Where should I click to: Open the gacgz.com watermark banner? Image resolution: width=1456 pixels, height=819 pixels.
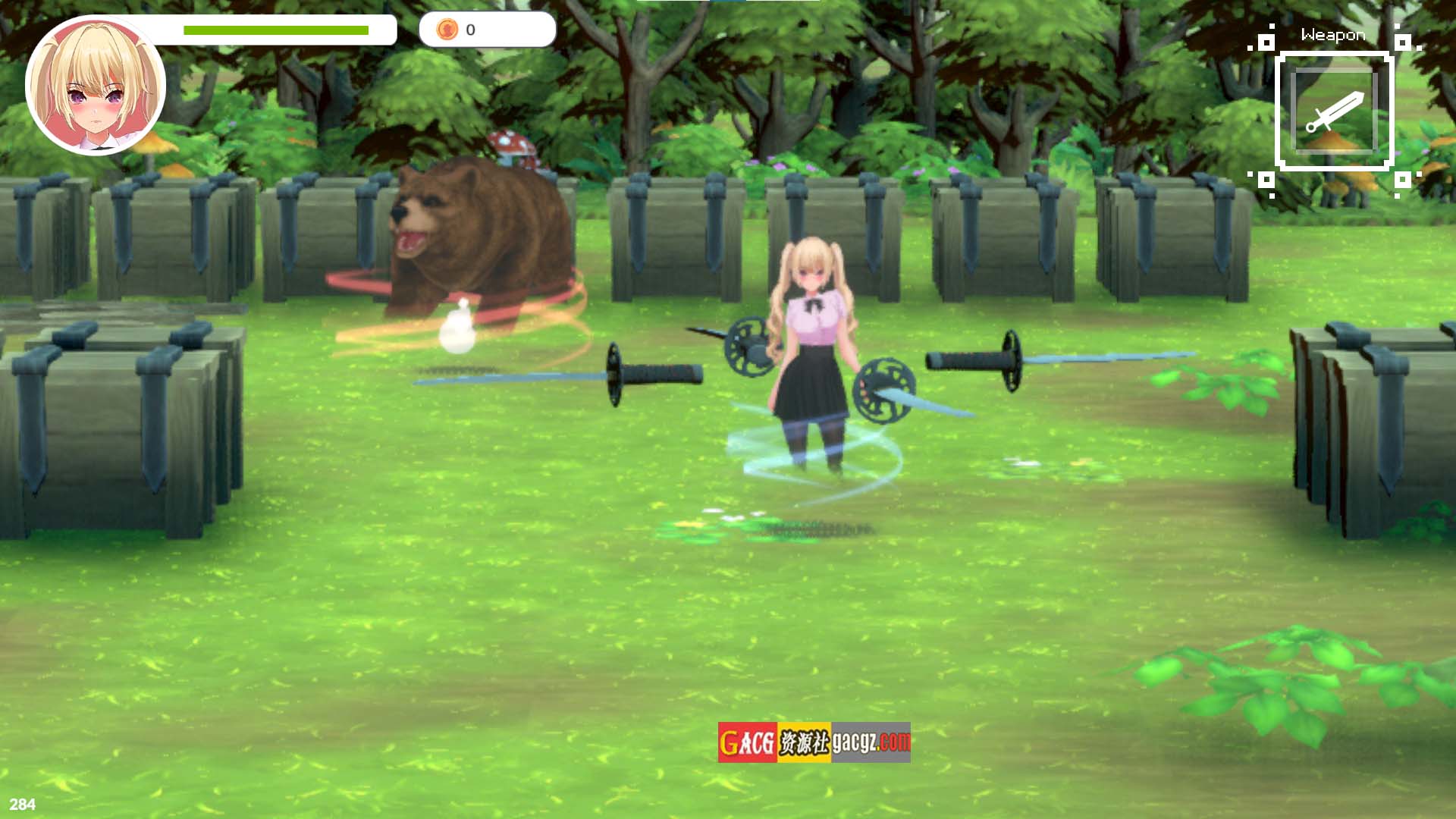[814, 742]
